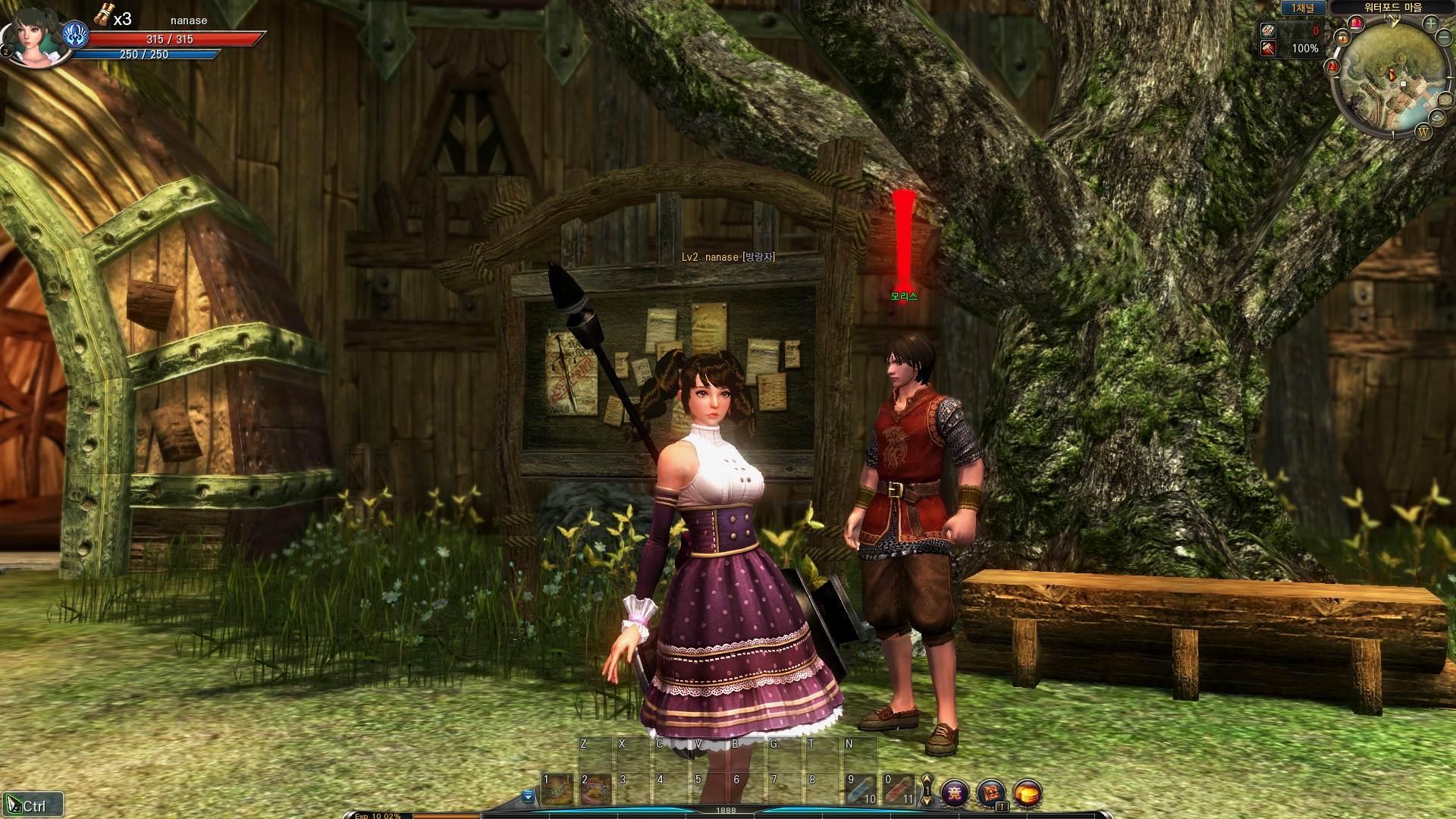The height and width of the screenshot is (819, 1456).
Task: Use the blue mana potion in slot 9
Action: click(x=861, y=790)
